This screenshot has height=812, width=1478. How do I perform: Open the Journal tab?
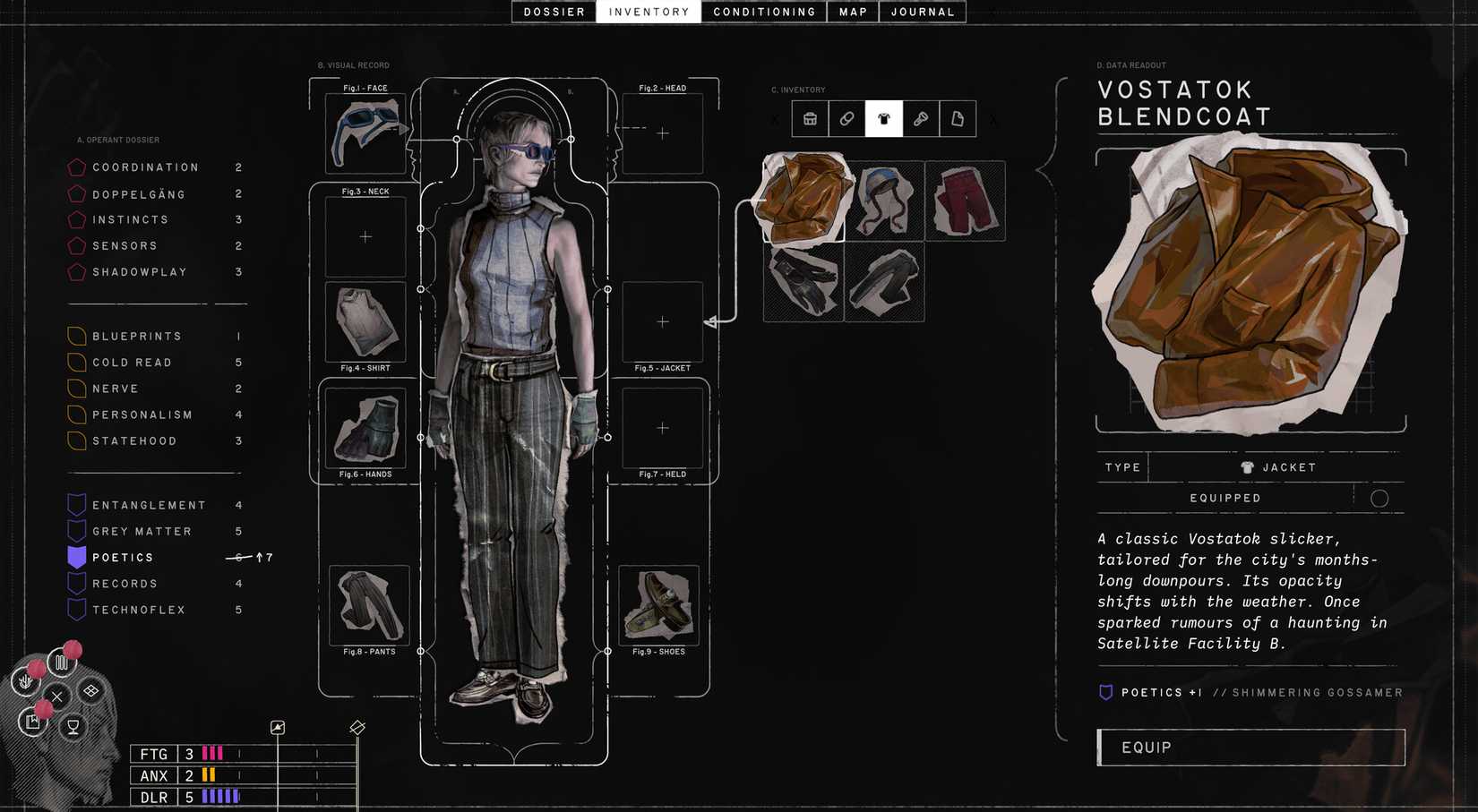point(922,12)
